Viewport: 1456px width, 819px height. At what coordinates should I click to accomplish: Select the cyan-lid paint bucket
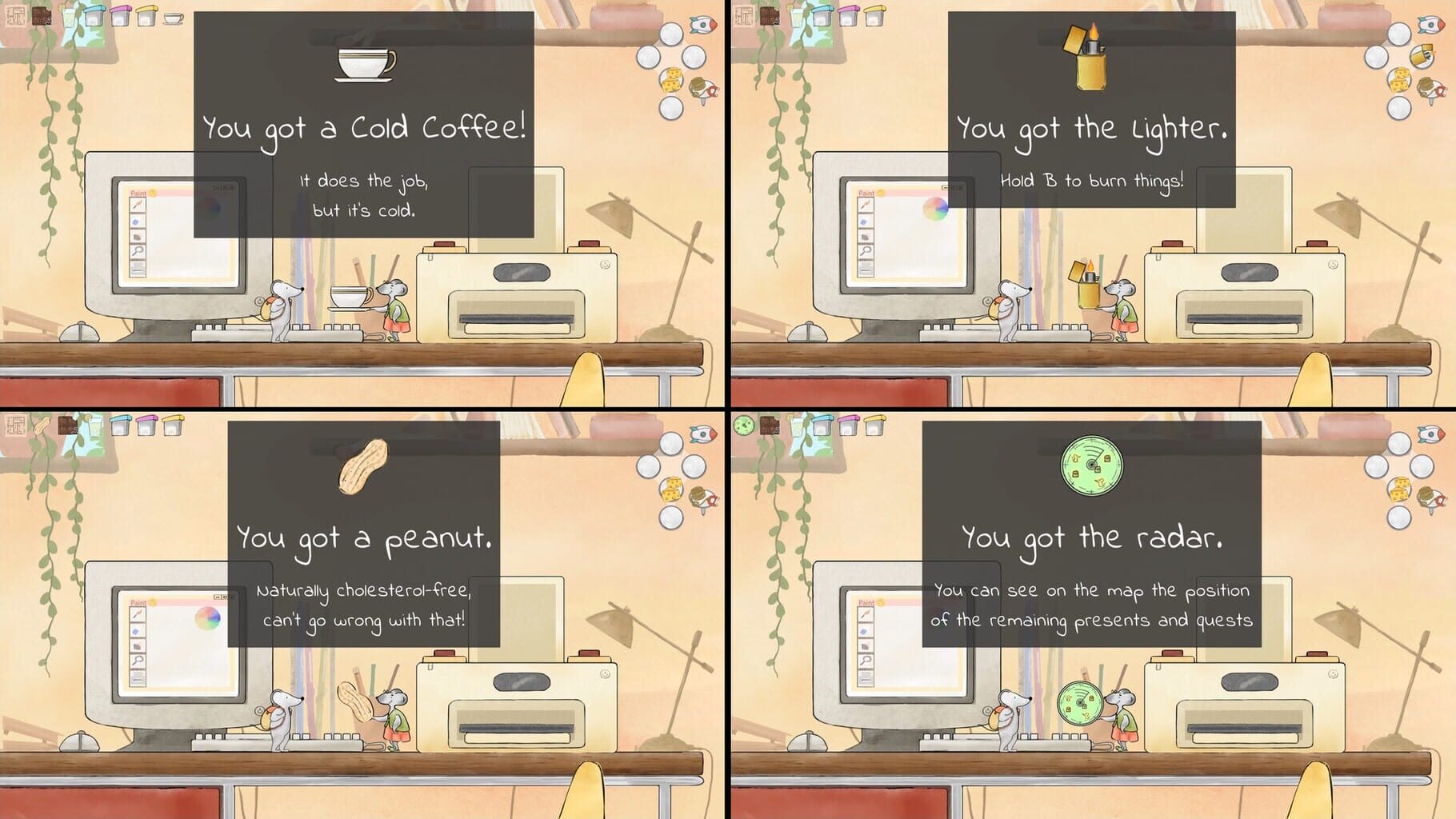(x=94, y=17)
